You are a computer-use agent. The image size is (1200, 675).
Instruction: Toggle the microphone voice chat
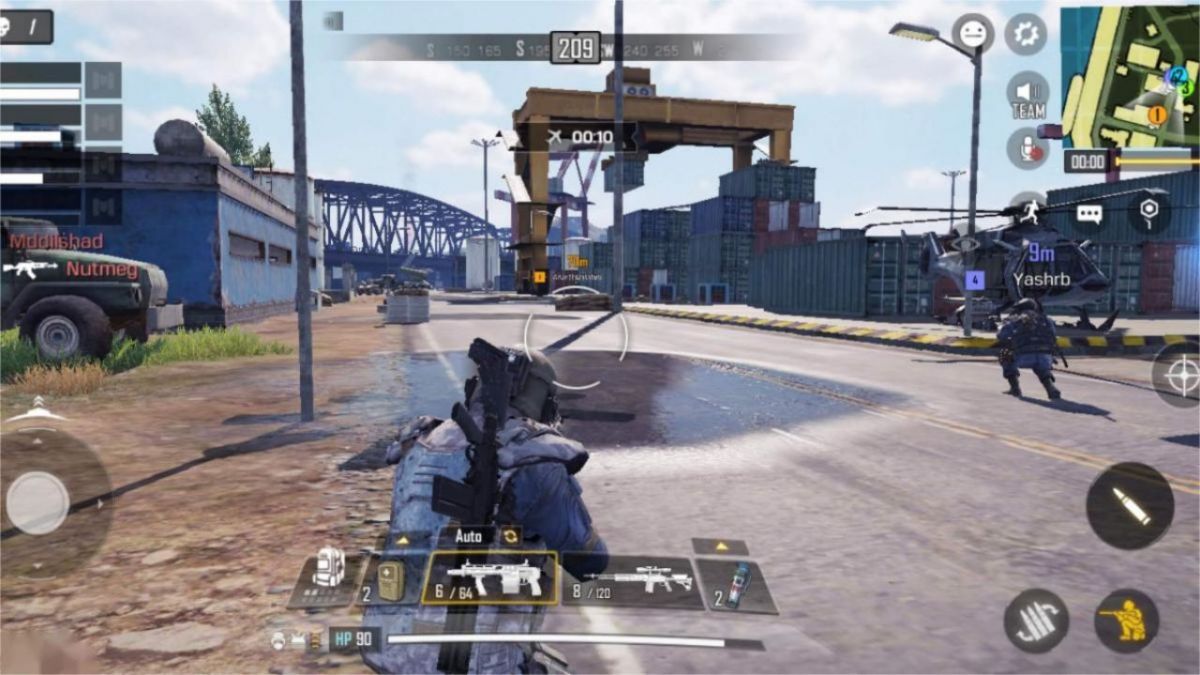coord(1027,148)
